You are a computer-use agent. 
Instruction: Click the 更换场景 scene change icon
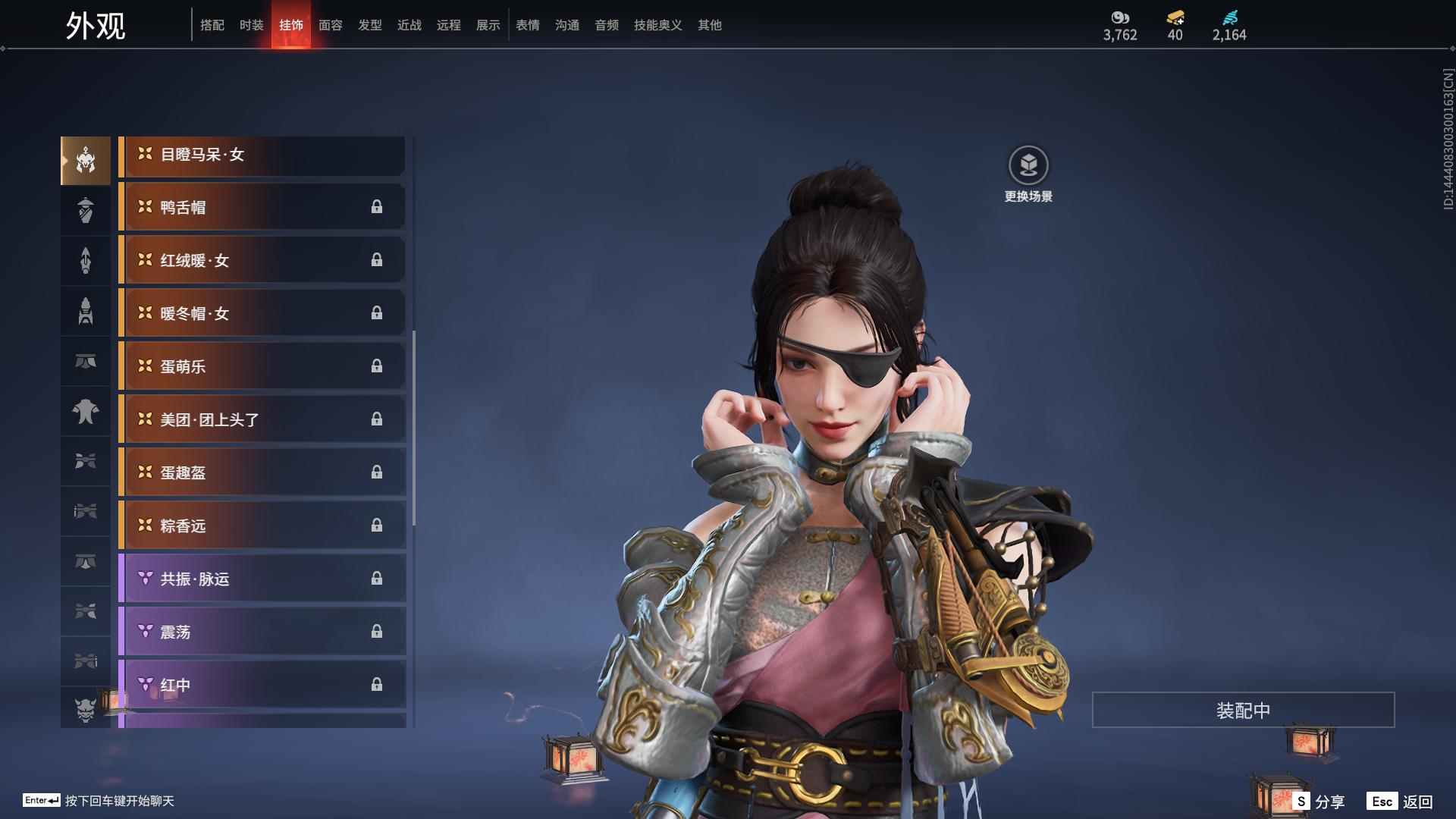coord(1028,166)
